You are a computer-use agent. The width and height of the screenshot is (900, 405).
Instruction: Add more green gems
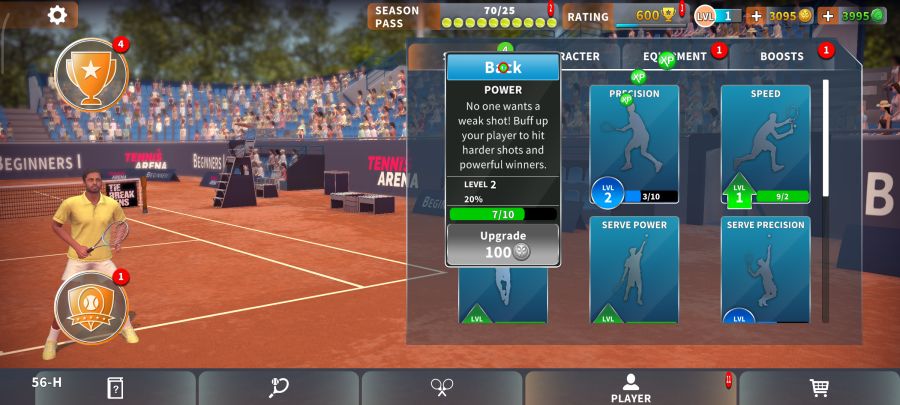click(x=828, y=16)
